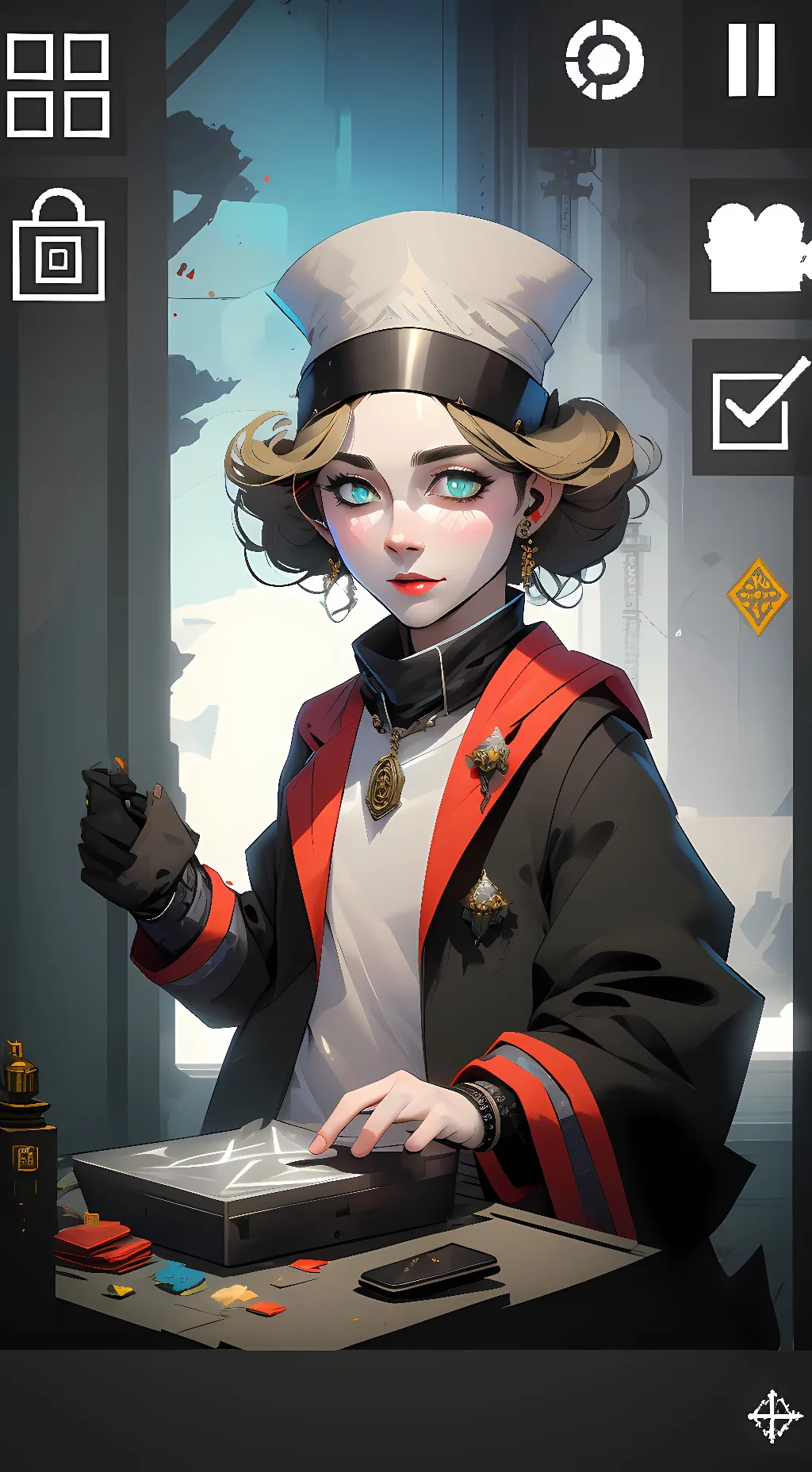
Task: Click the circular target icon
Action: pyautogui.click(x=604, y=60)
